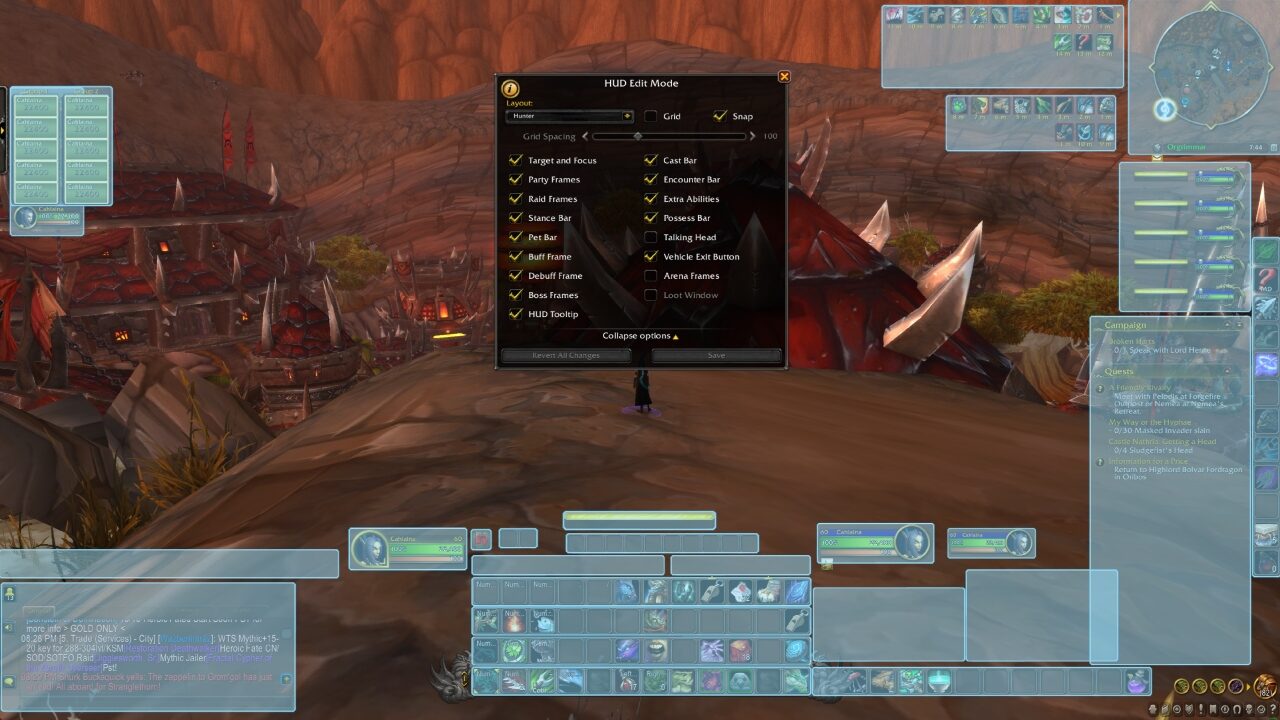Select the chat window frame
The image size is (1280, 720).
[x=148, y=645]
